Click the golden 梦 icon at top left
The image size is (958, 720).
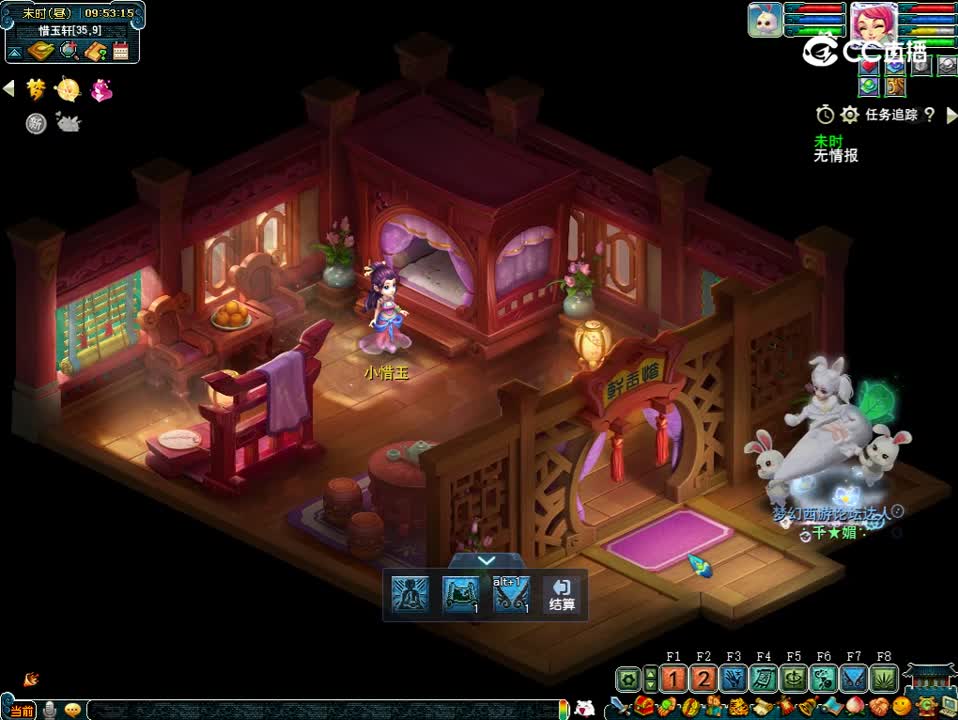pyautogui.click(x=37, y=90)
